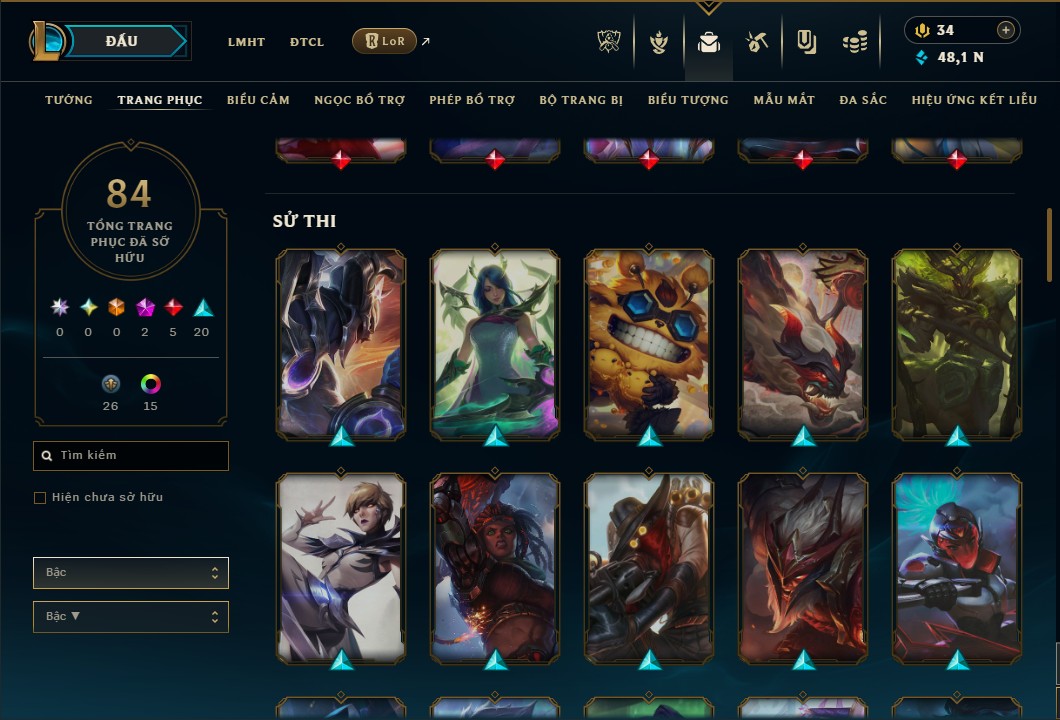Image resolution: width=1060 pixels, height=720 pixels.
Task: Click the Tìm kiếm search field
Action: click(x=131, y=456)
